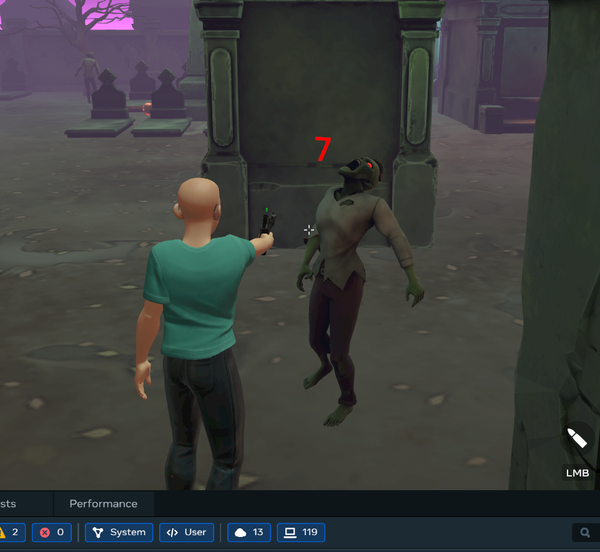Viewport: 600px width, 552px height.
Task: Toggle the monitor filter showing 119
Action: click(300, 532)
